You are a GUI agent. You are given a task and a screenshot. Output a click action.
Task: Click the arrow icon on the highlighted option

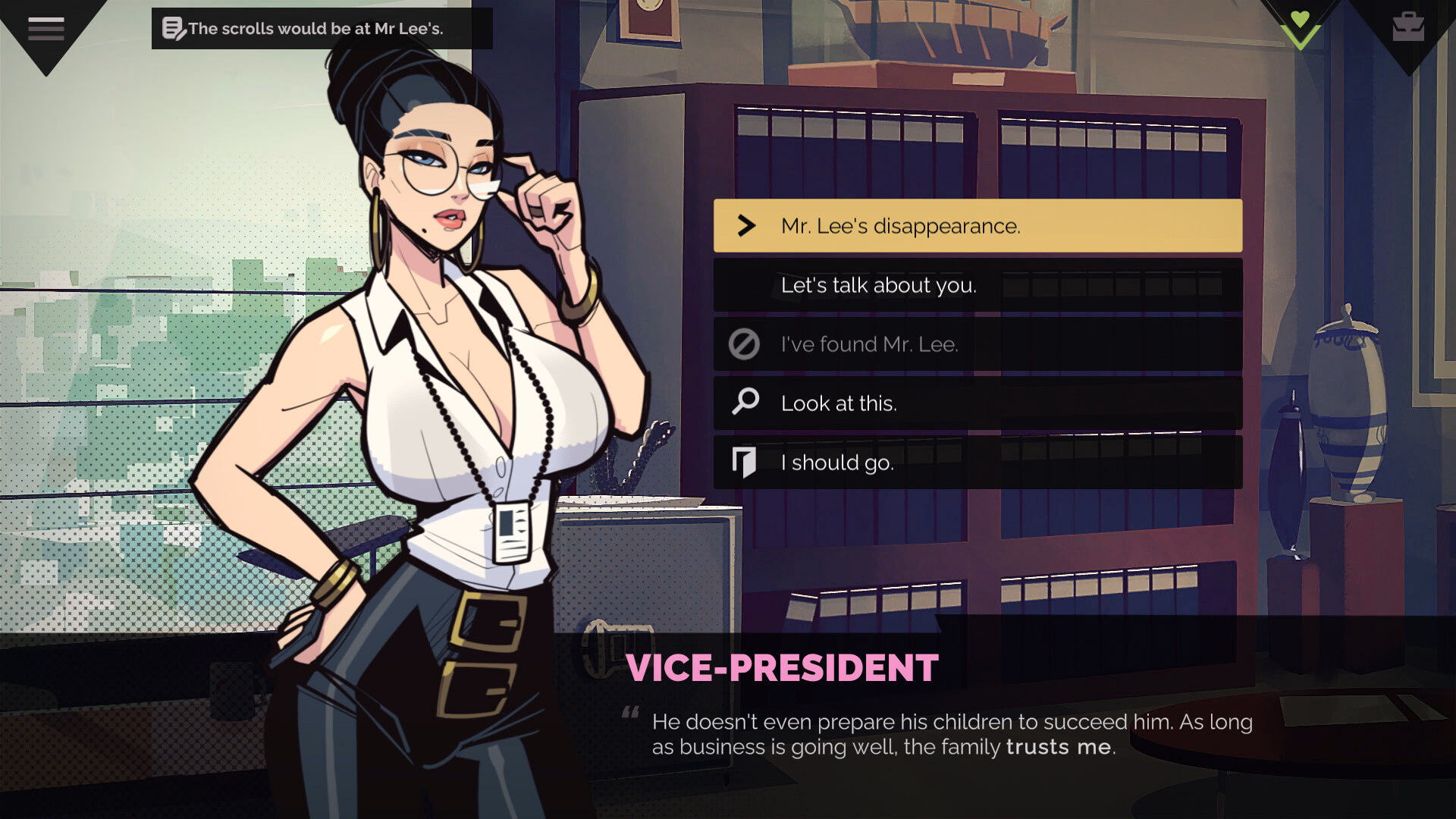(x=747, y=225)
